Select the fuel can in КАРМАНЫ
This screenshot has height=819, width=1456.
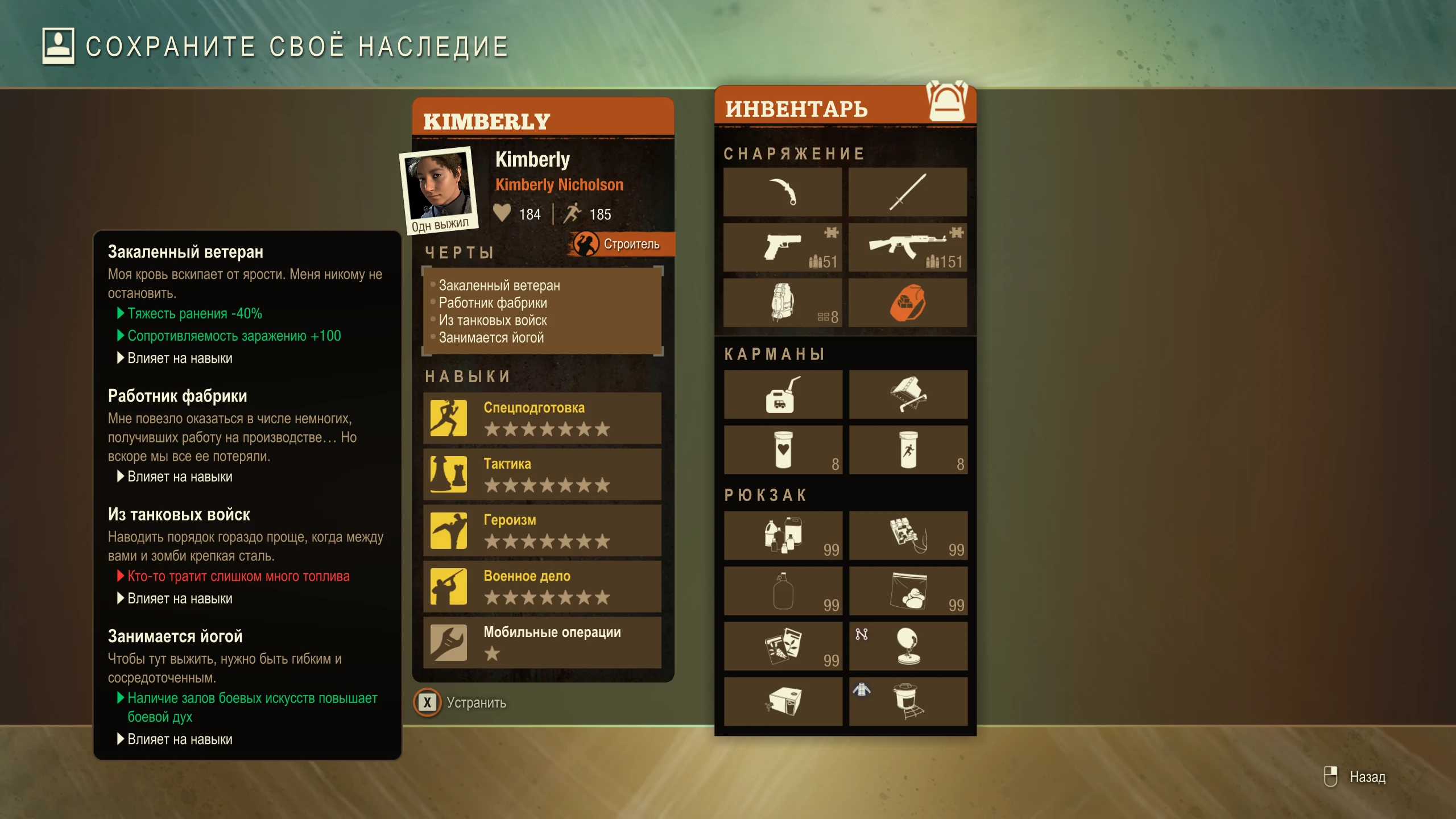pyautogui.click(x=783, y=394)
